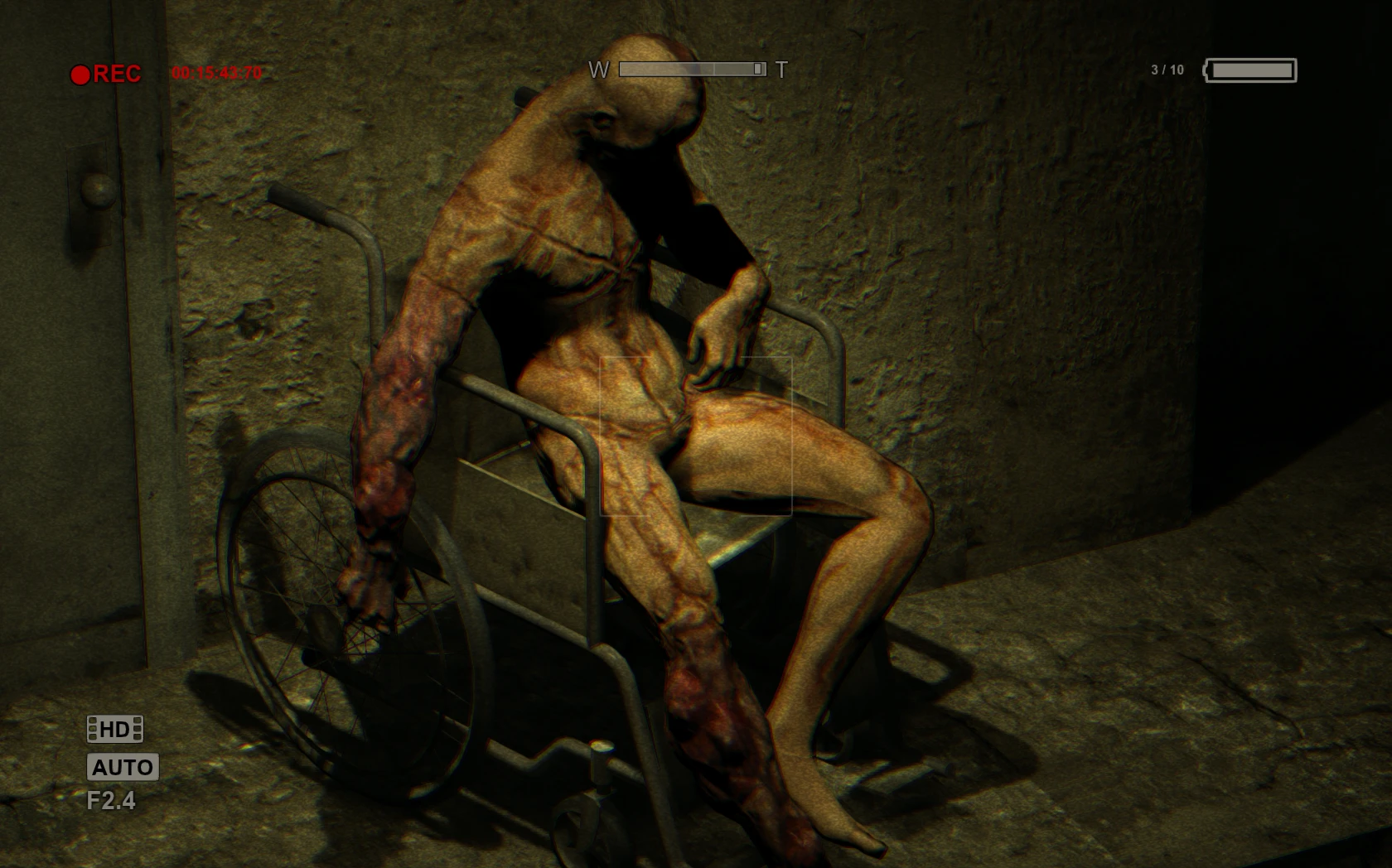The image size is (1392, 868).
Task: Click the REC text label
Action: 118,75
